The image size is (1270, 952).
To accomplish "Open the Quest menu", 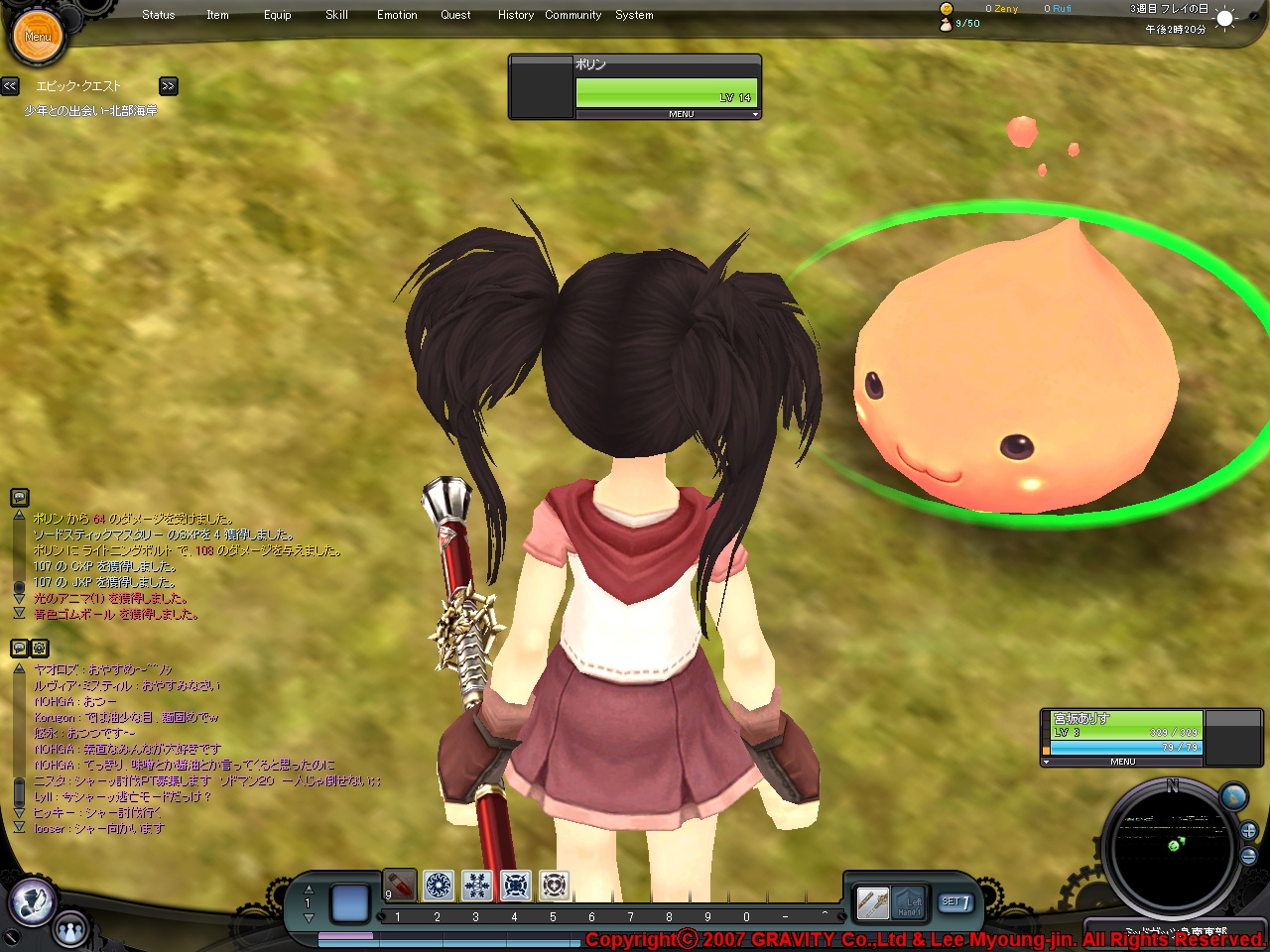I will [455, 15].
